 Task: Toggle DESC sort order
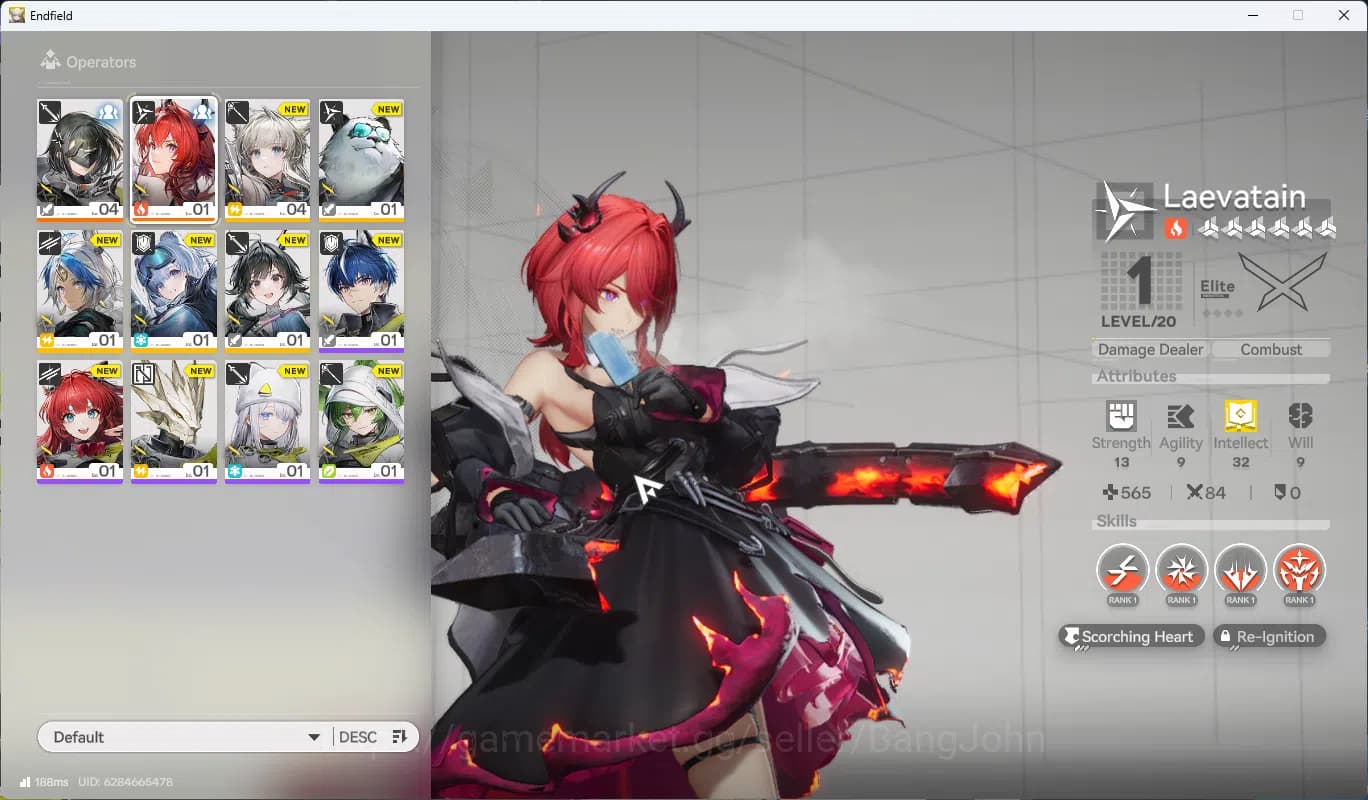pos(358,736)
